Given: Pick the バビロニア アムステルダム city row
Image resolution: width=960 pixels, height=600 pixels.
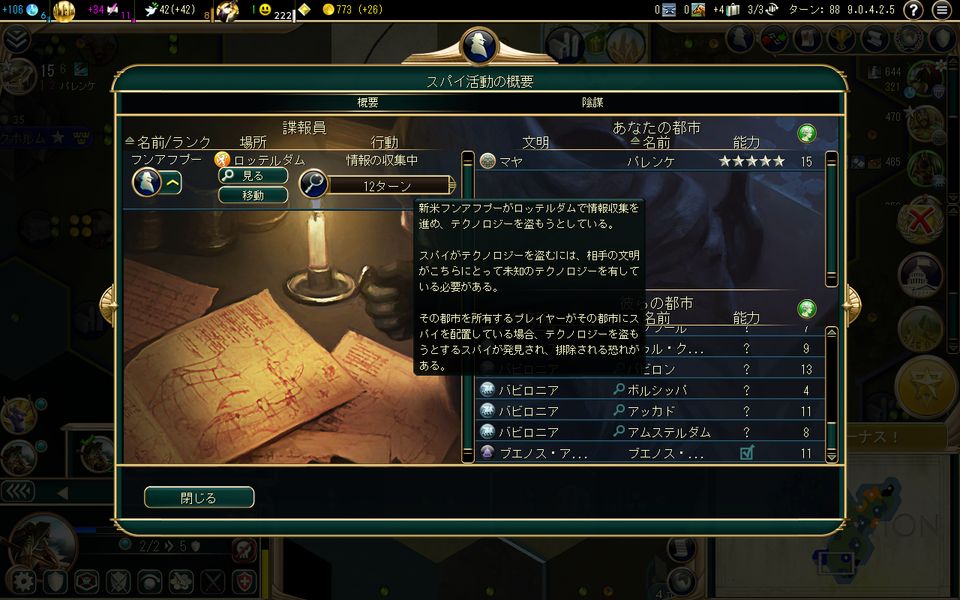Looking at the screenshot, I should 650,432.
